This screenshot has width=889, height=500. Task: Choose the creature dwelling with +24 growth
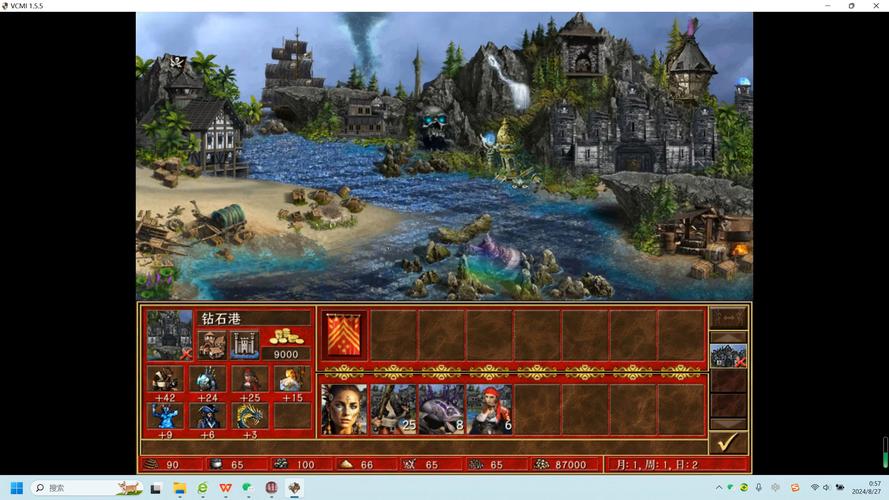[x=207, y=379]
